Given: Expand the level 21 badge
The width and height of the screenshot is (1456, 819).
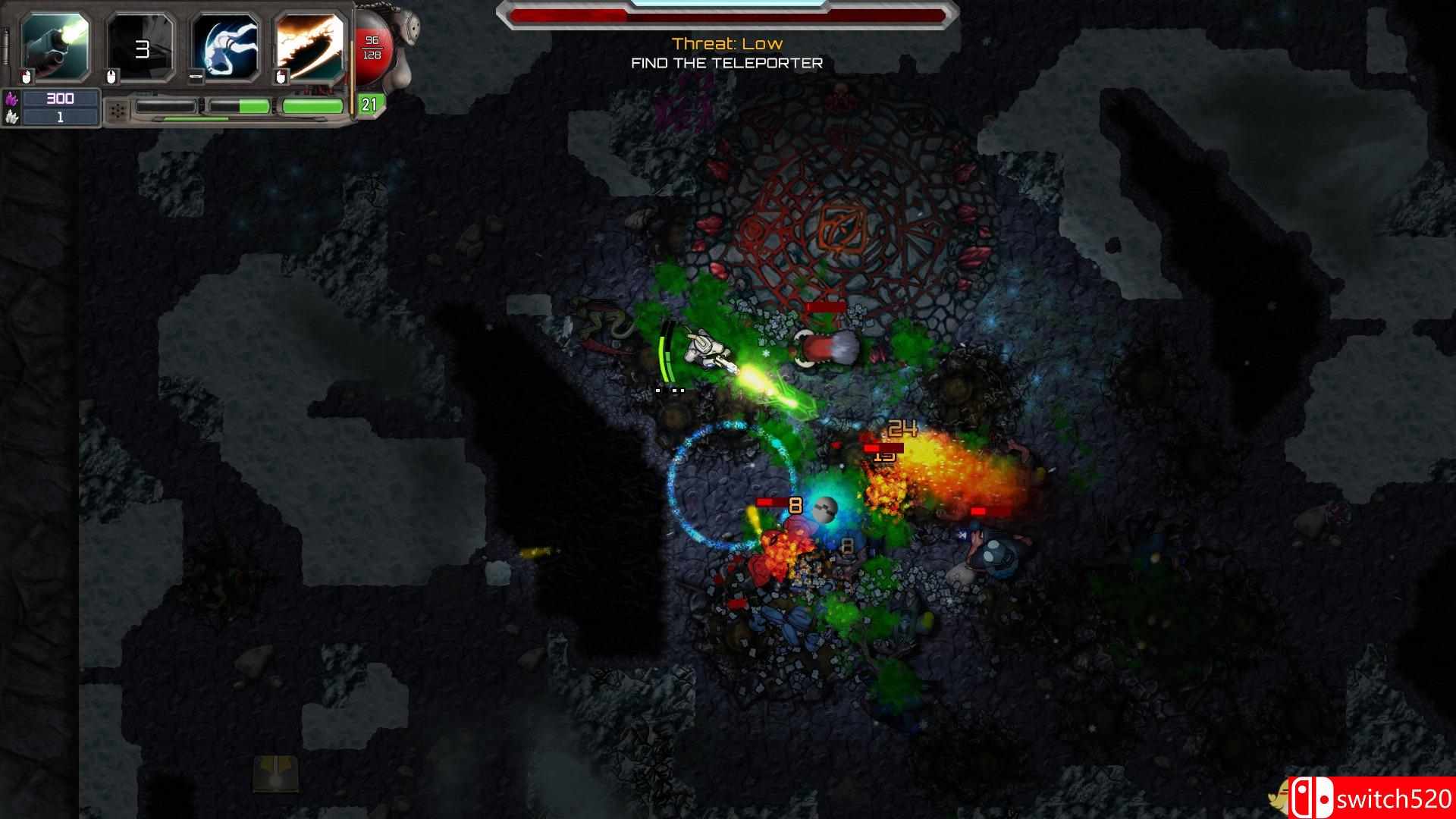Looking at the screenshot, I should point(371,106).
